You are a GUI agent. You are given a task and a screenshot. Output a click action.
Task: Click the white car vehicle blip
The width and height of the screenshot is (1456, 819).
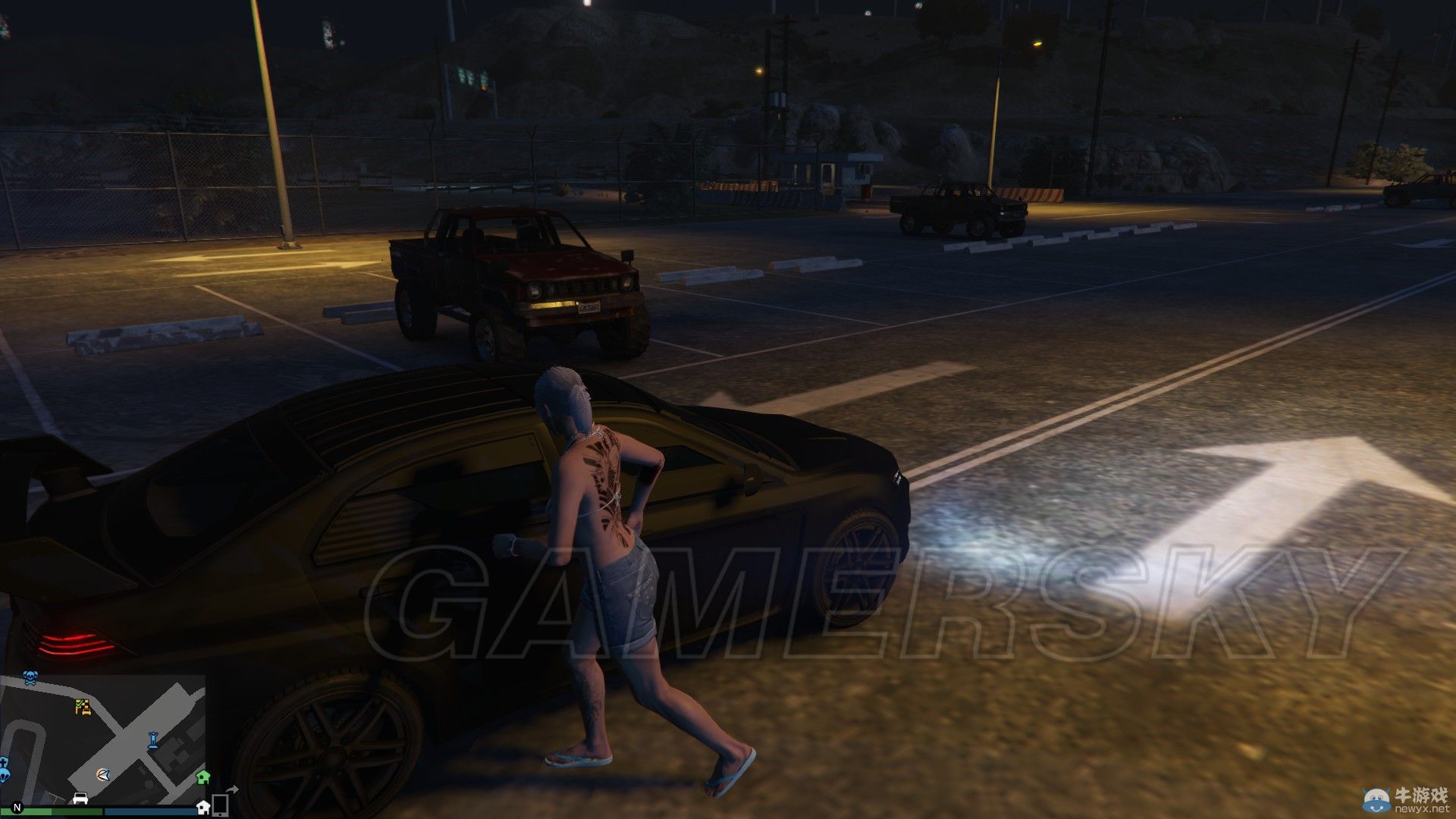[x=80, y=798]
